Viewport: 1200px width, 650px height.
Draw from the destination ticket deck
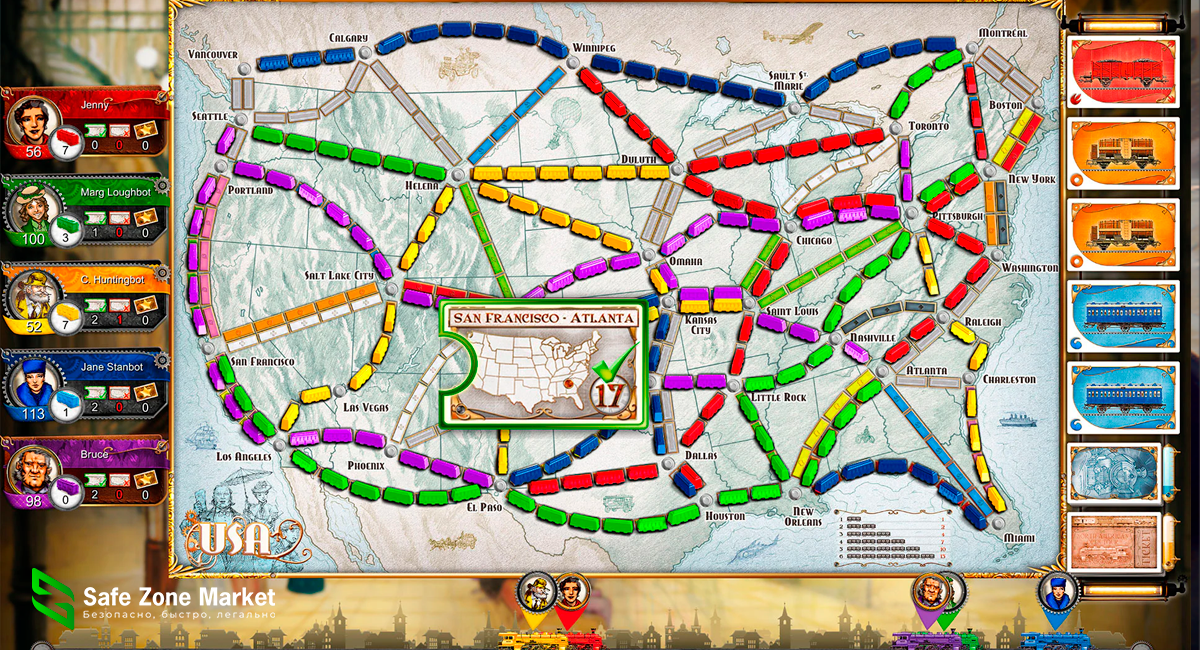(x=1114, y=541)
